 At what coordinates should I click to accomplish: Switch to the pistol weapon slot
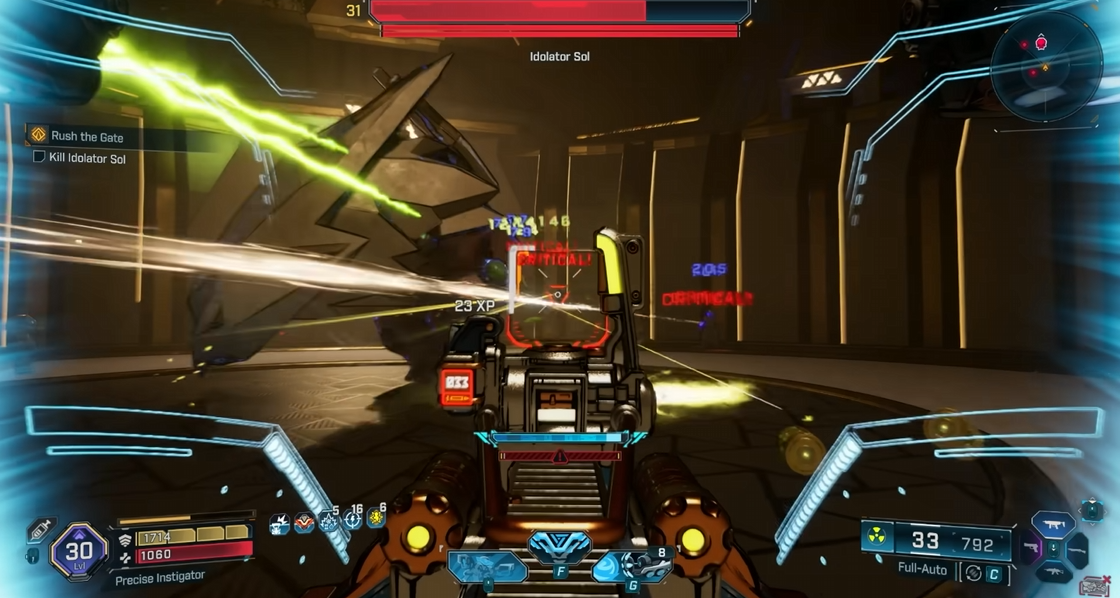(1030, 549)
